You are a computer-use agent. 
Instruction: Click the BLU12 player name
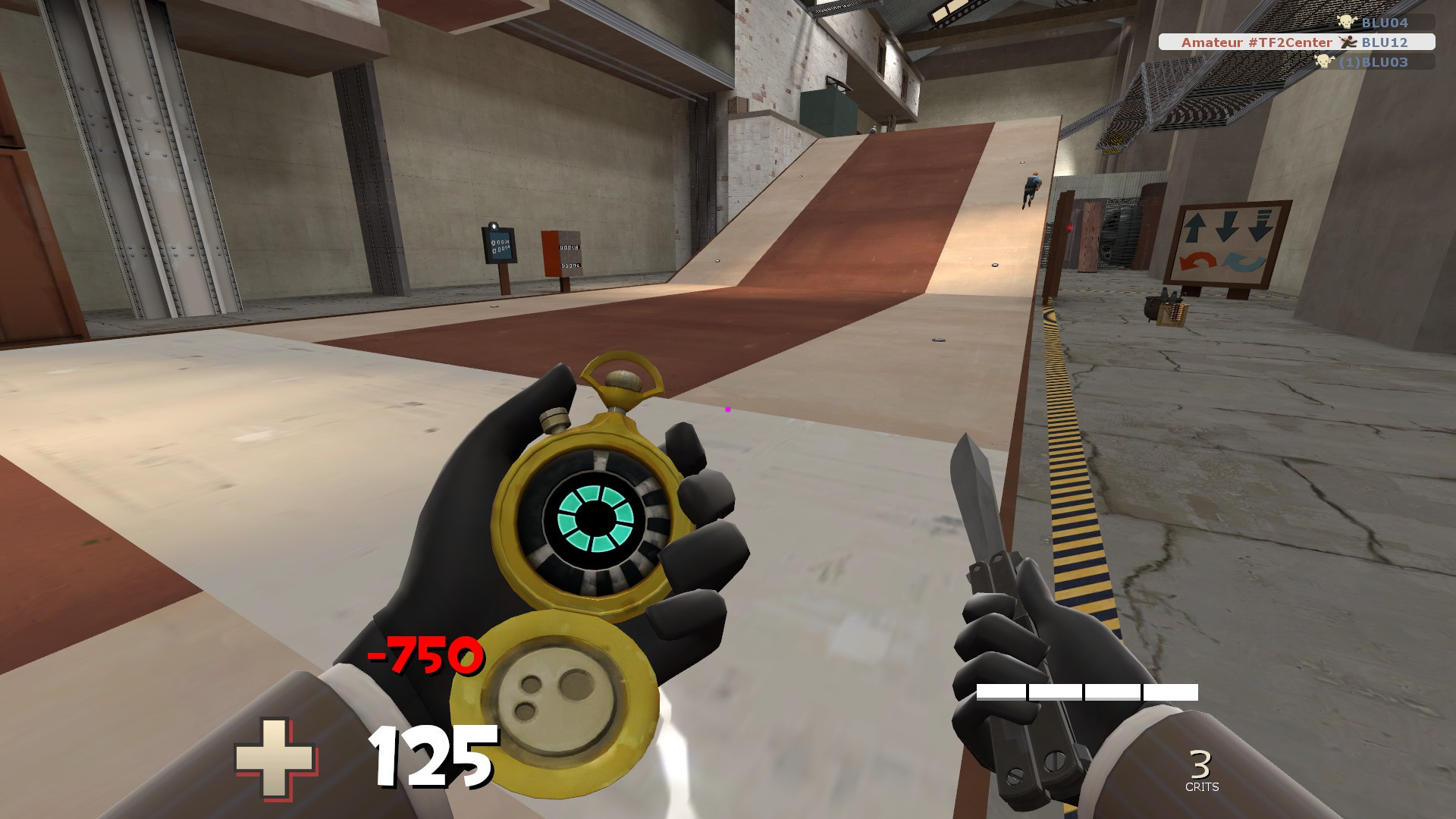(1385, 43)
